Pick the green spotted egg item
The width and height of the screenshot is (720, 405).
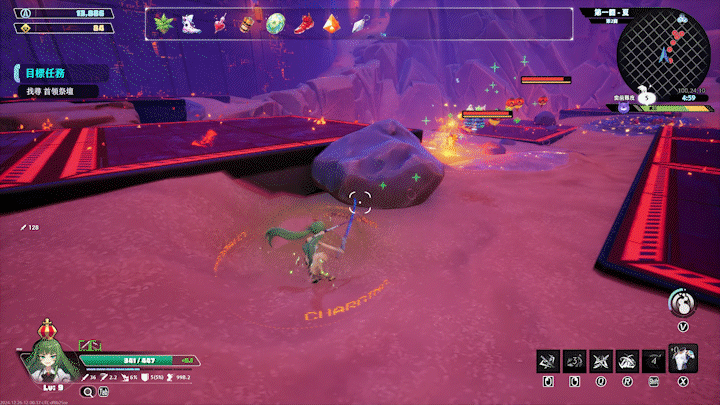[x=274, y=23]
